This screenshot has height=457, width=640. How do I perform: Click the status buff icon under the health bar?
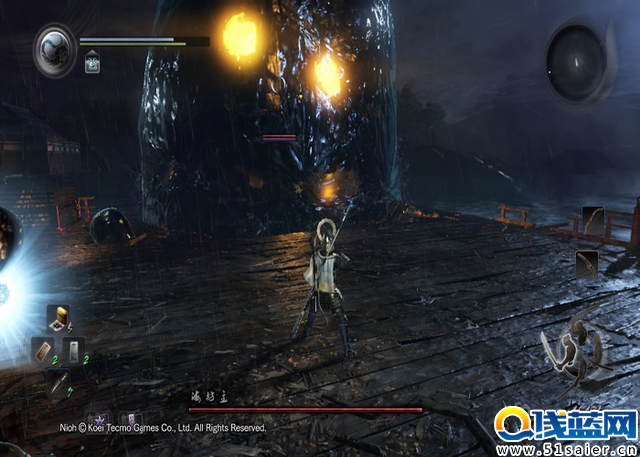click(x=91, y=64)
